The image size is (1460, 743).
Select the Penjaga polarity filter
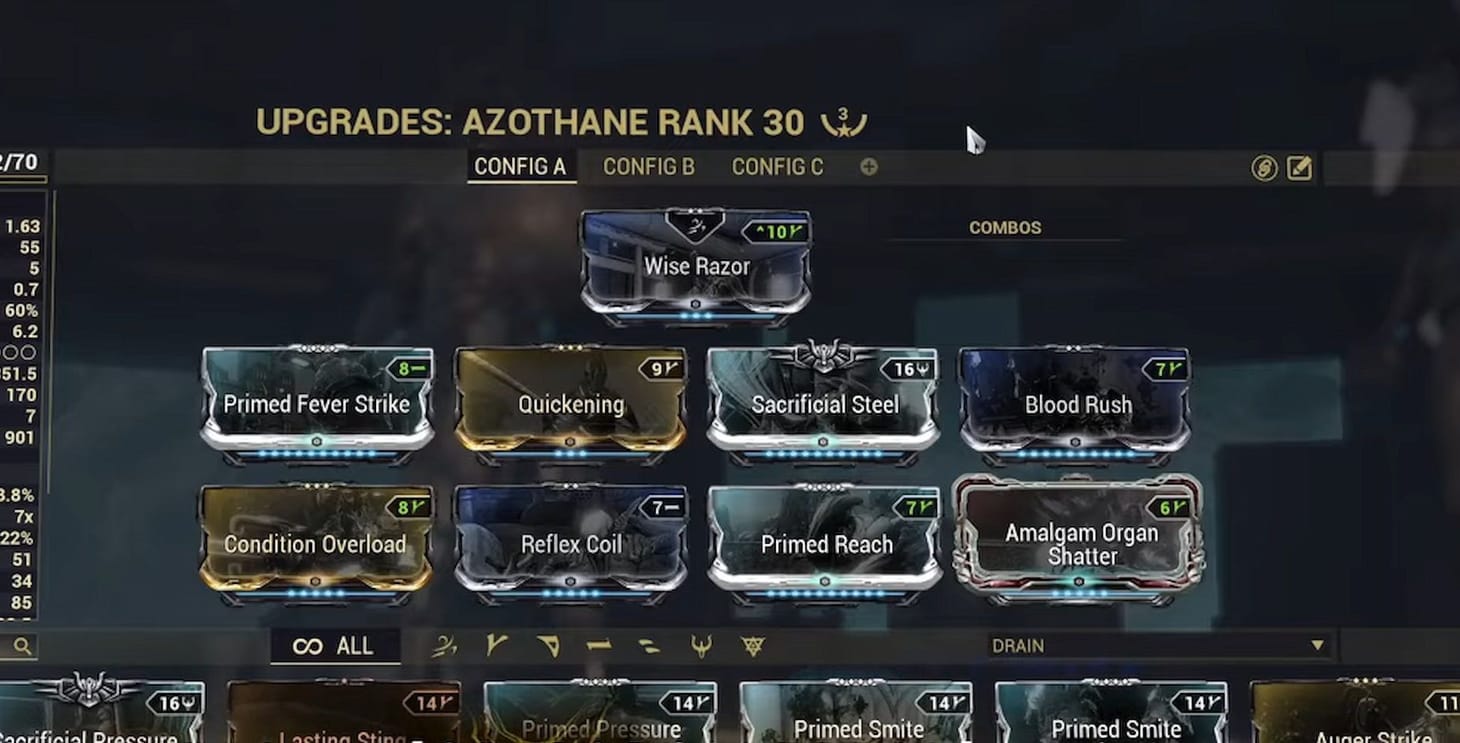click(702, 645)
